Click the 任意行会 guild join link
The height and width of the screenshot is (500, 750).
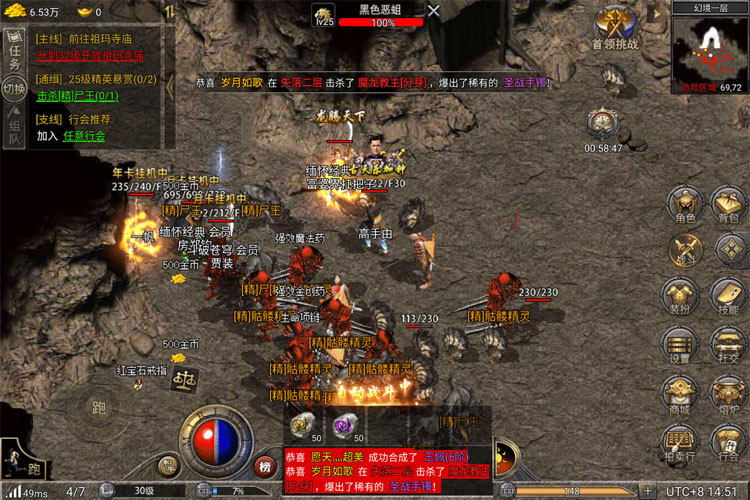[x=84, y=135]
